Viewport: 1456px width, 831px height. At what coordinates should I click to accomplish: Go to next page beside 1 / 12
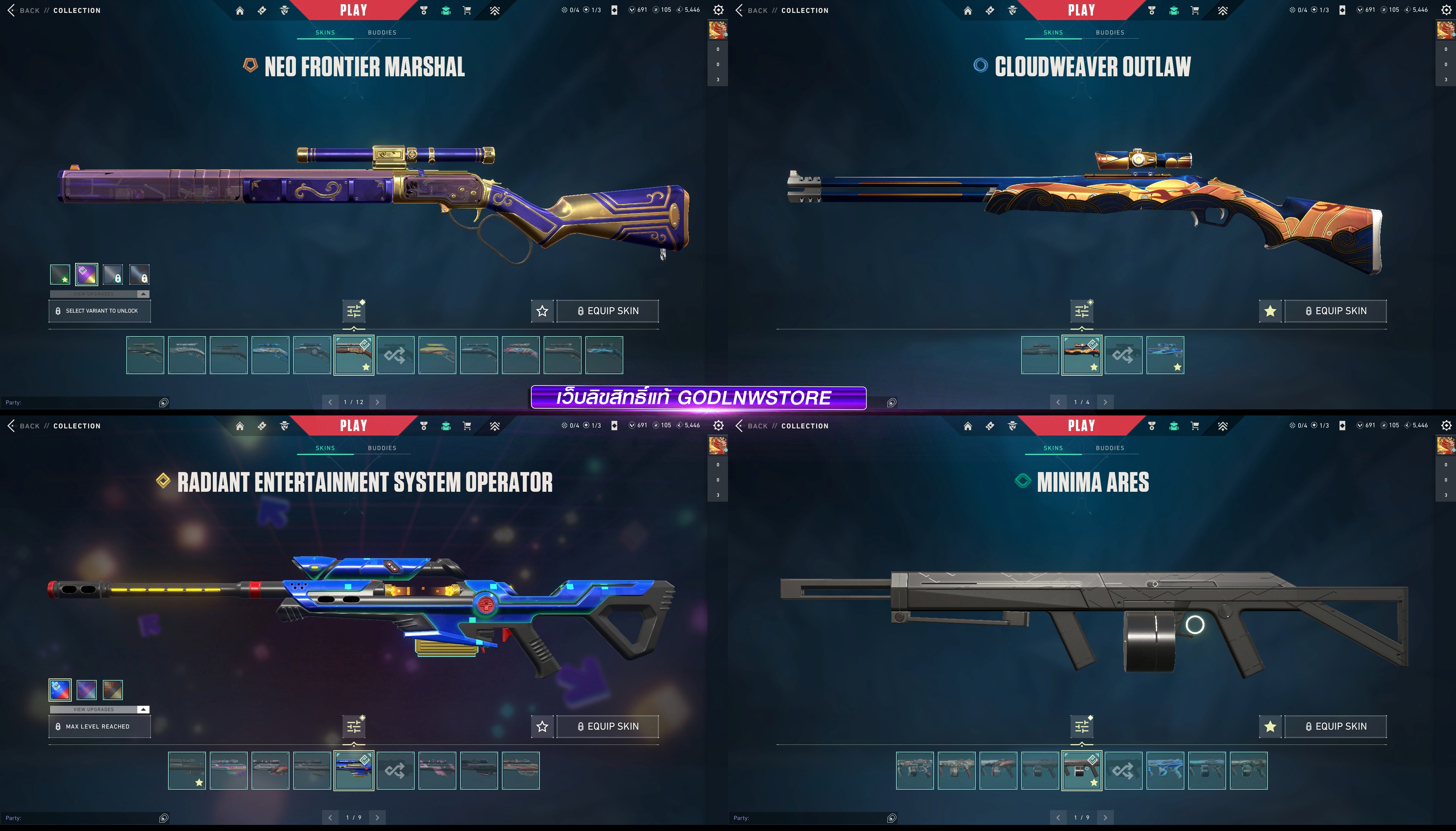[x=377, y=402]
